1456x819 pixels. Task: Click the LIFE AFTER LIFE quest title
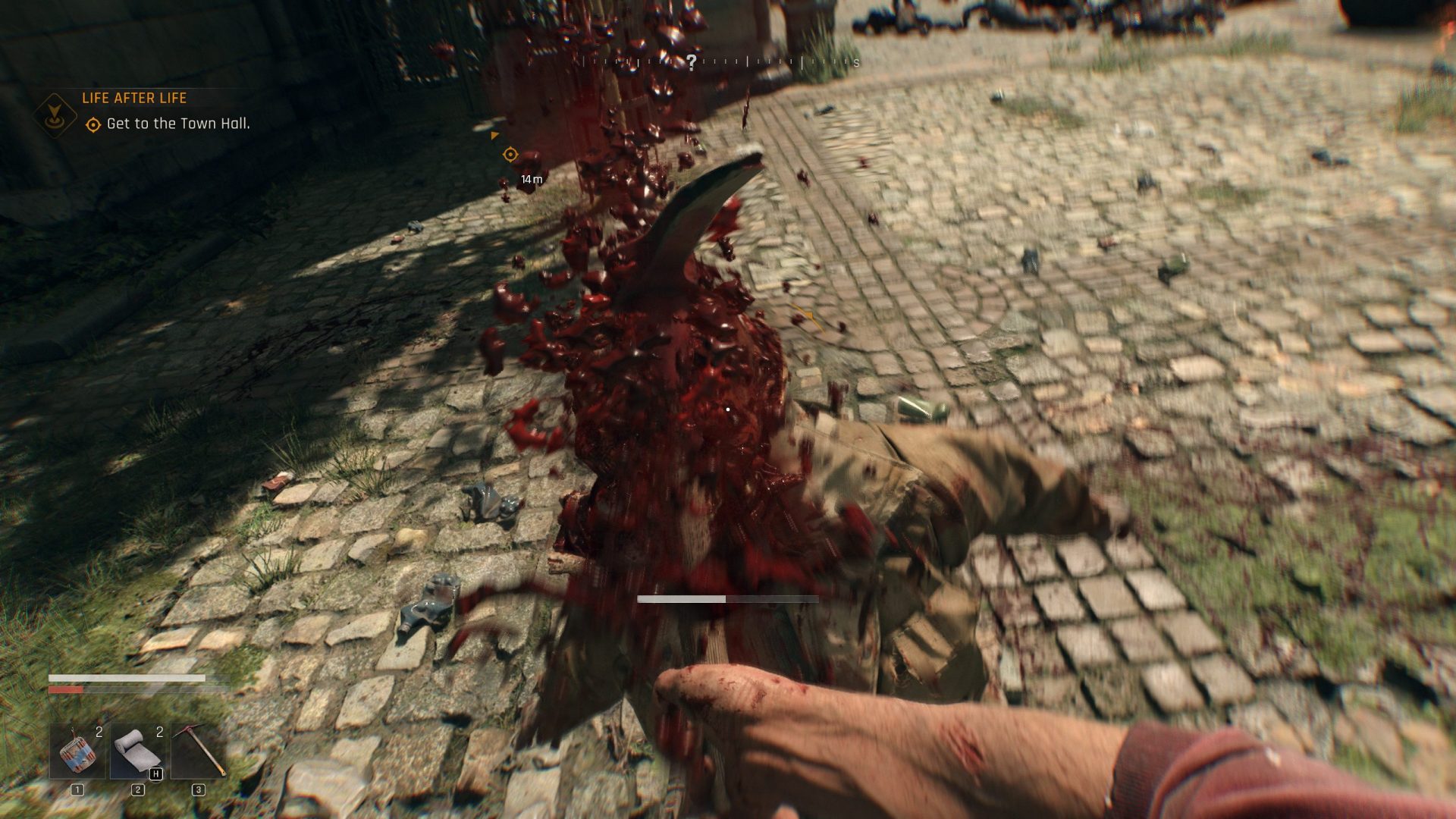click(x=134, y=99)
